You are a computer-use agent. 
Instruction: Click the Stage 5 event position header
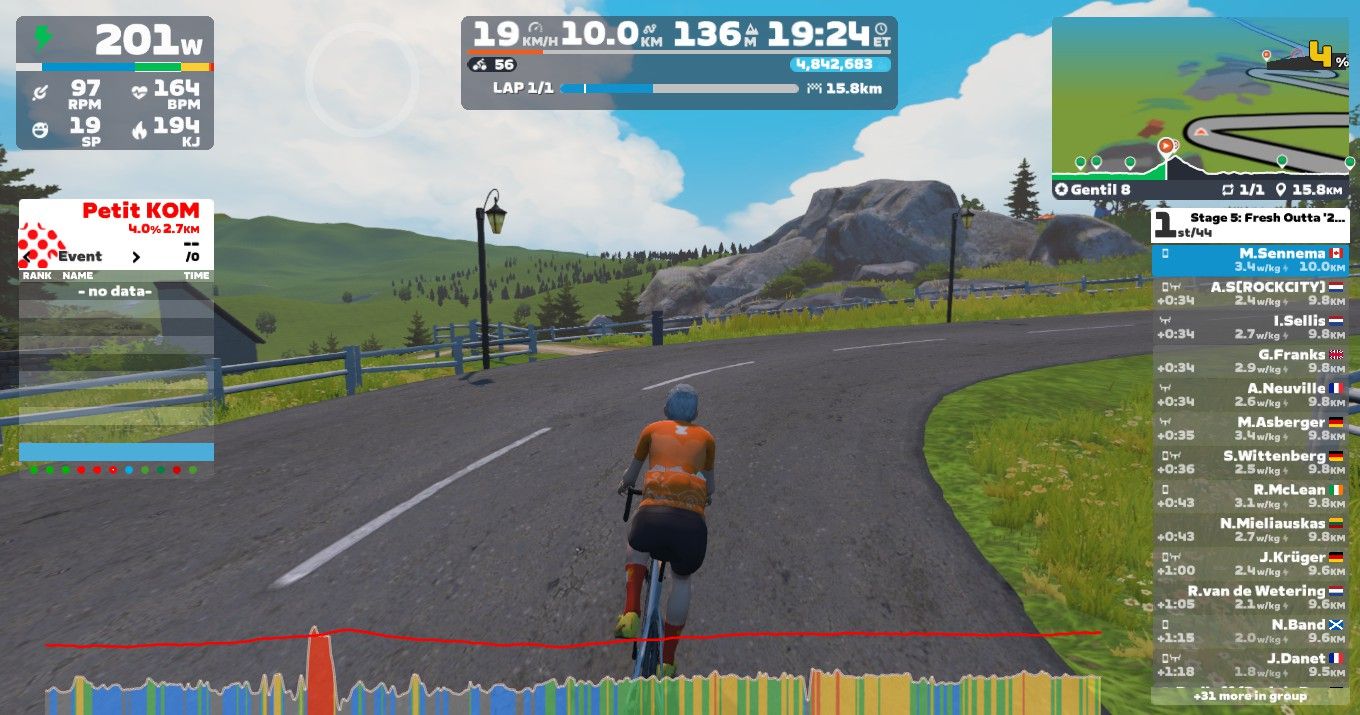tap(1250, 225)
